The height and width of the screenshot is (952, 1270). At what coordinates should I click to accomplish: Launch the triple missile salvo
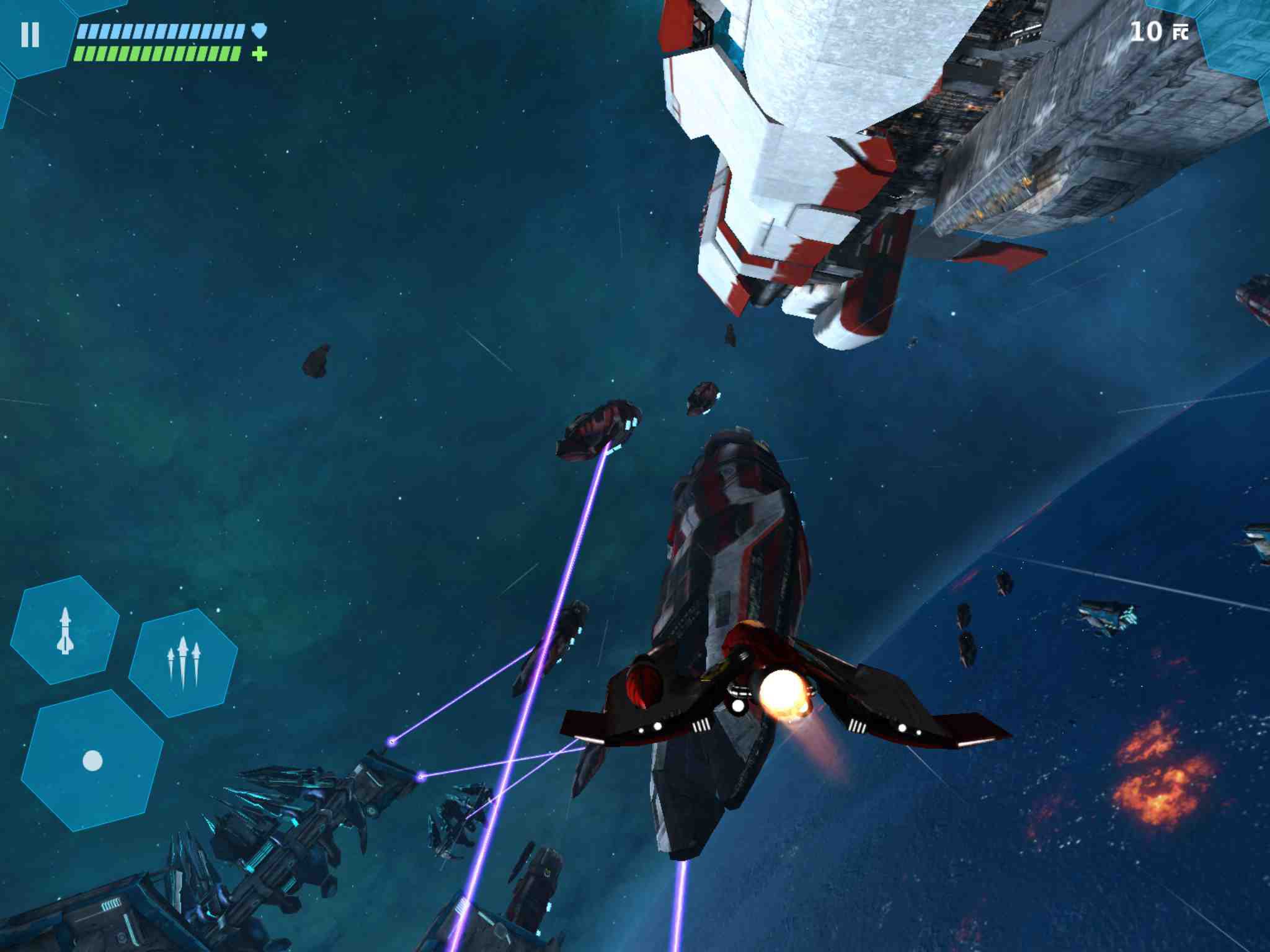click(183, 663)
